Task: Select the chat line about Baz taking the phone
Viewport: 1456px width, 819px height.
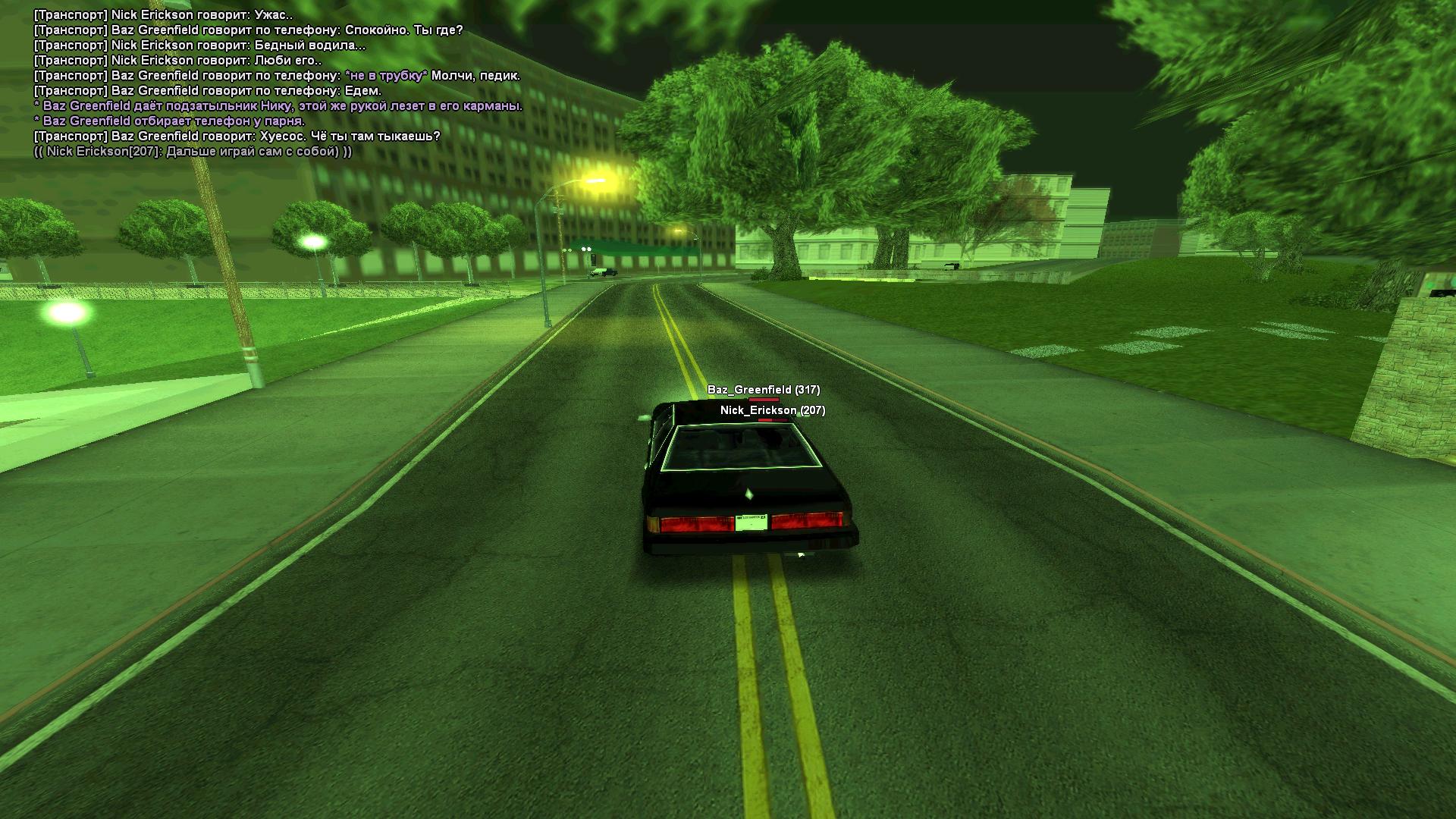Action: click(x=170, y=121)
